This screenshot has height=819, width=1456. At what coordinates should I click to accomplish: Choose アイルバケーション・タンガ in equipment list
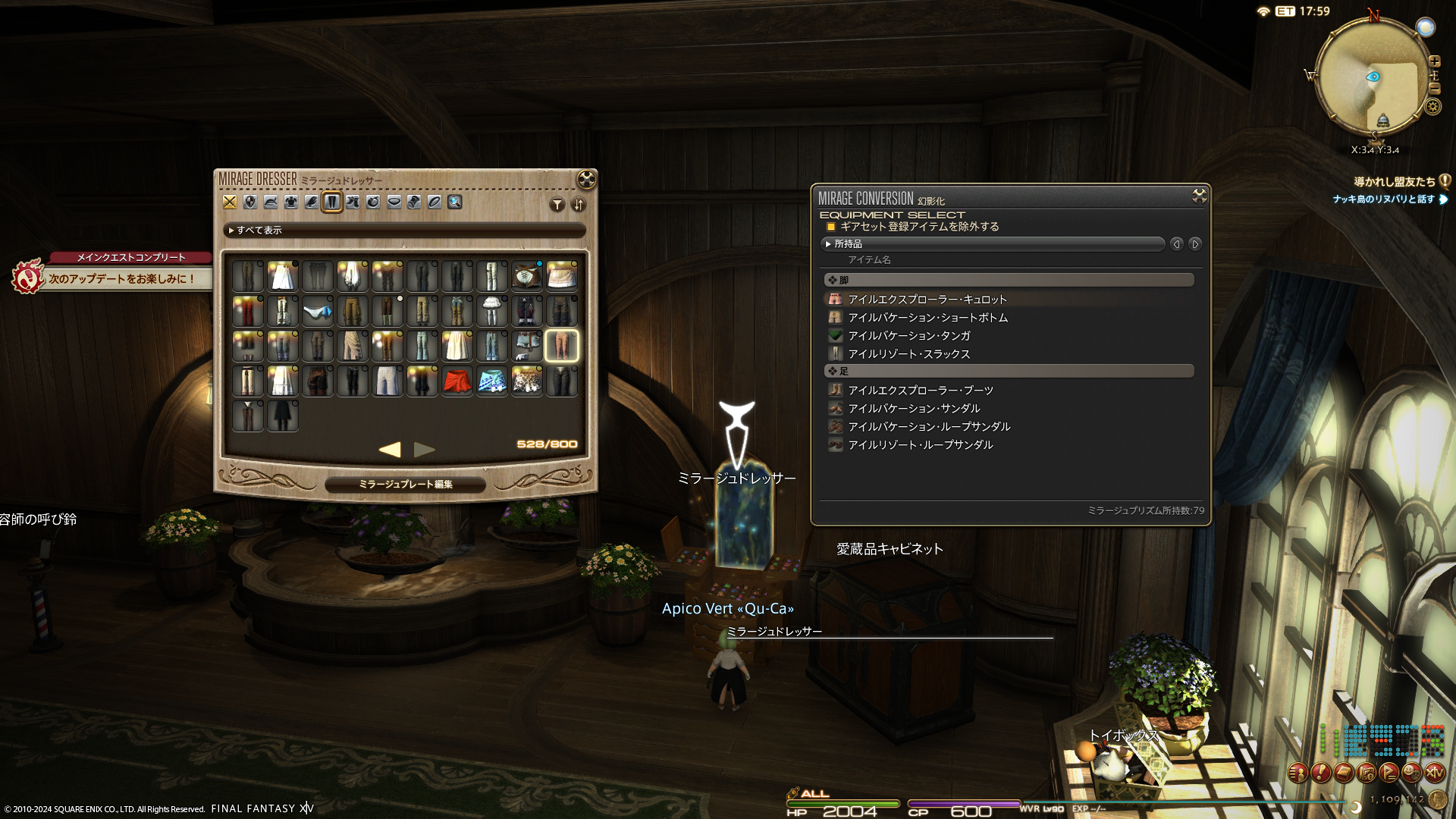[908, 336]
